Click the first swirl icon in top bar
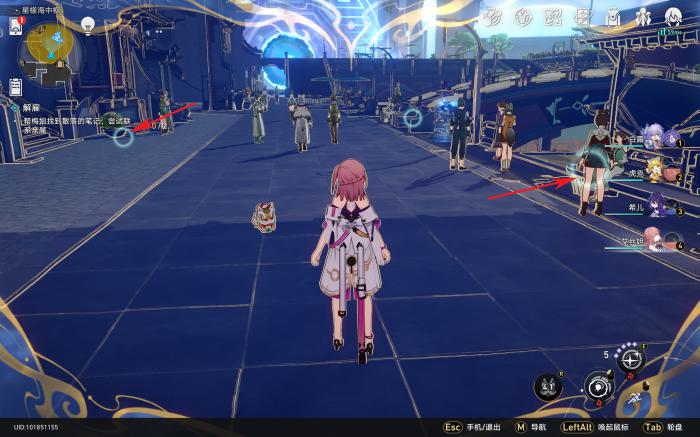The width and height of the screenshot is (700, 437). [492, 17]
